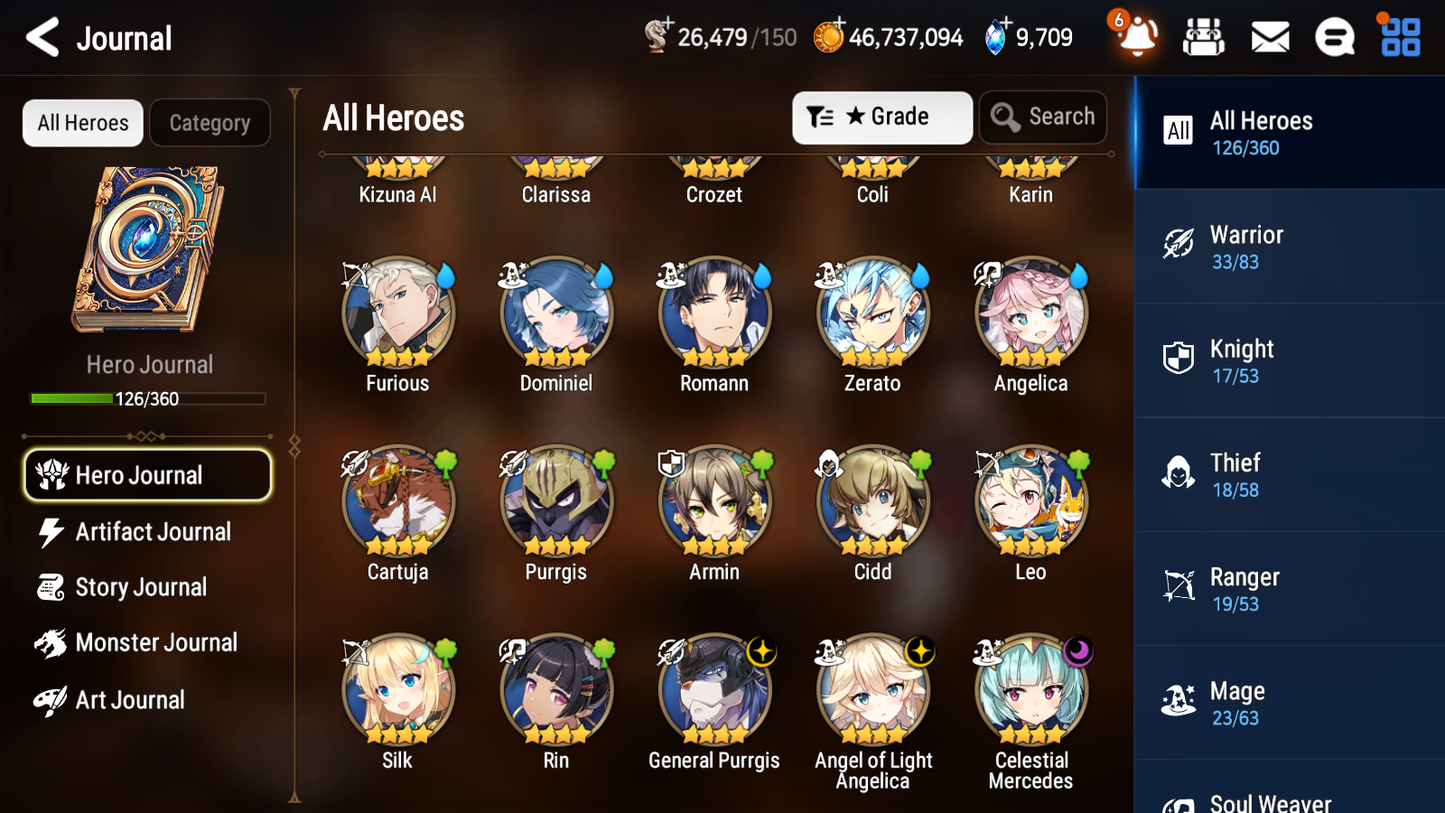Check the Hero Journal progress bar
Screen dimensions: 1445x813
point(148,398)
